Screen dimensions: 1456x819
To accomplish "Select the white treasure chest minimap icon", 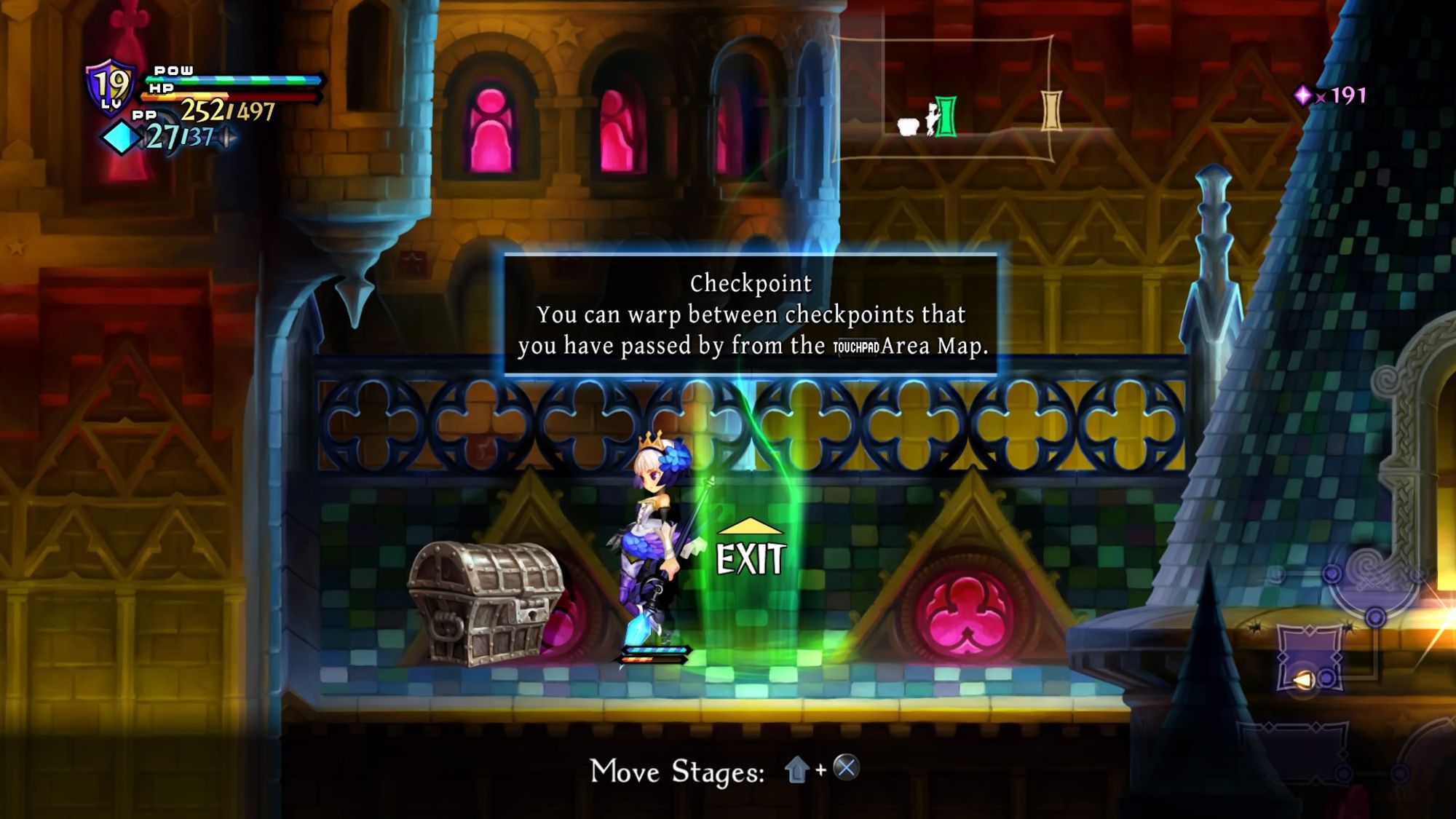I will [908, 127].
